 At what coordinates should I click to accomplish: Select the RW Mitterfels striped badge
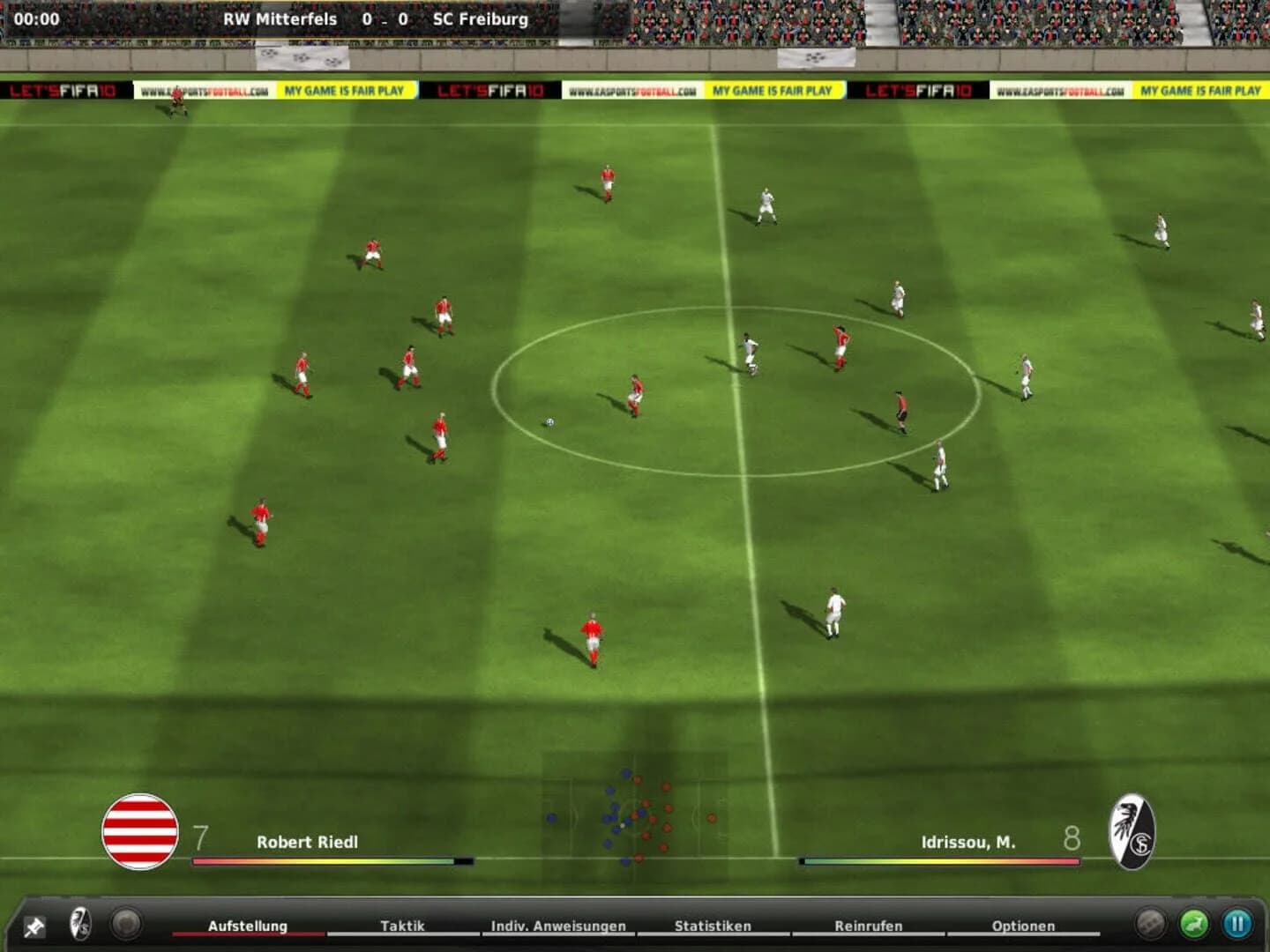(141, 829)
